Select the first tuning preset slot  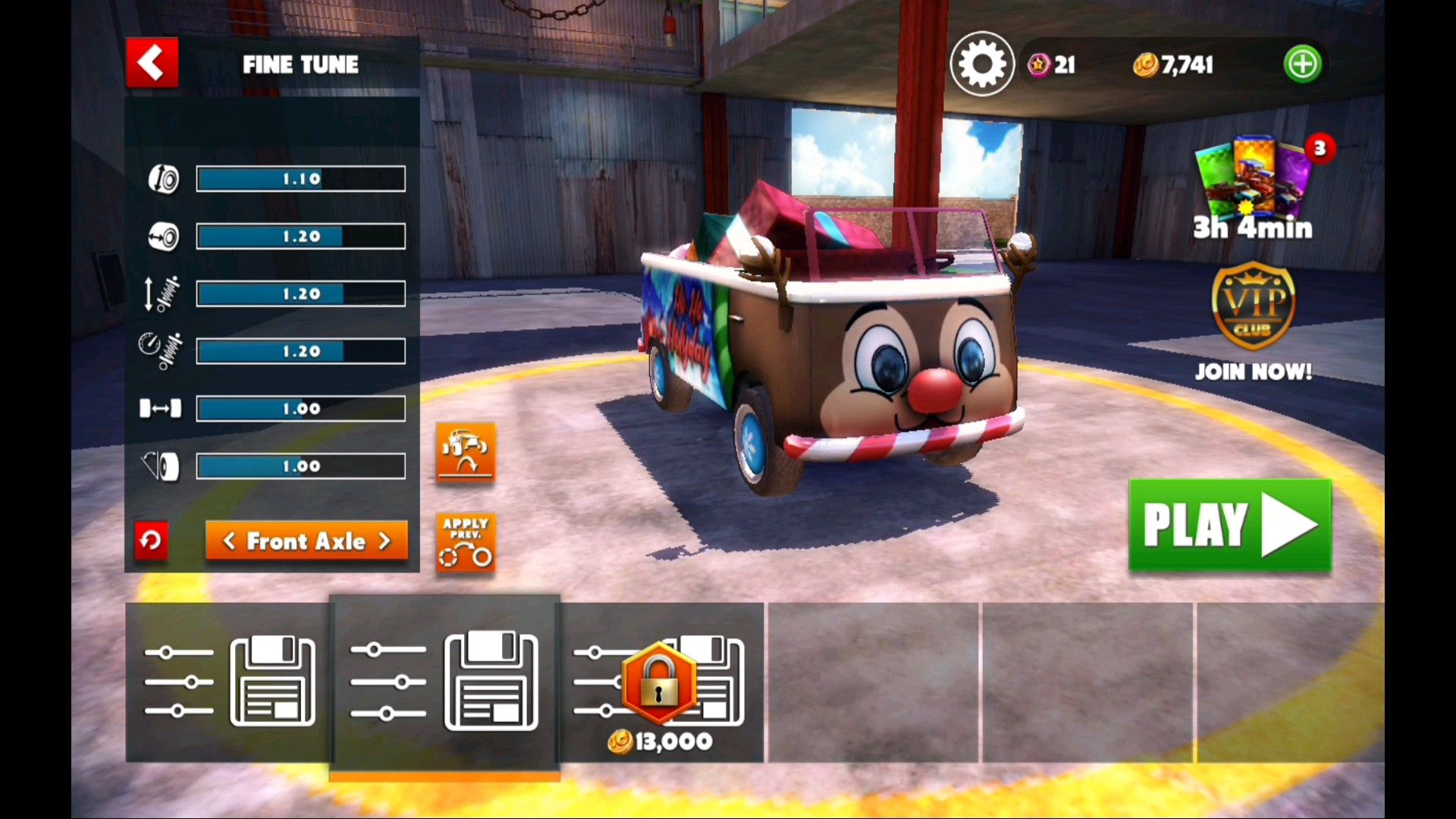pos(227,682)
